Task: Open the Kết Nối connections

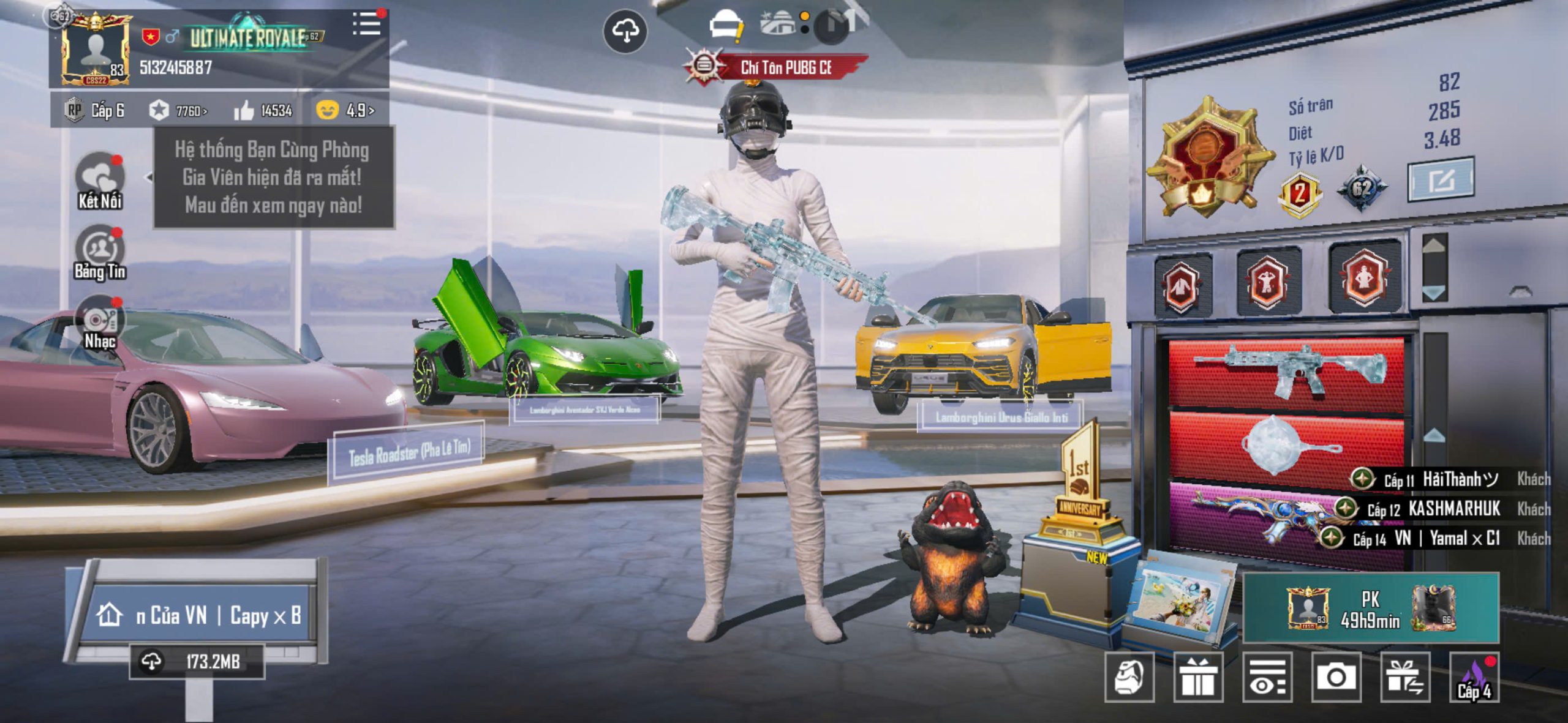Action: [x=100, y=181]
